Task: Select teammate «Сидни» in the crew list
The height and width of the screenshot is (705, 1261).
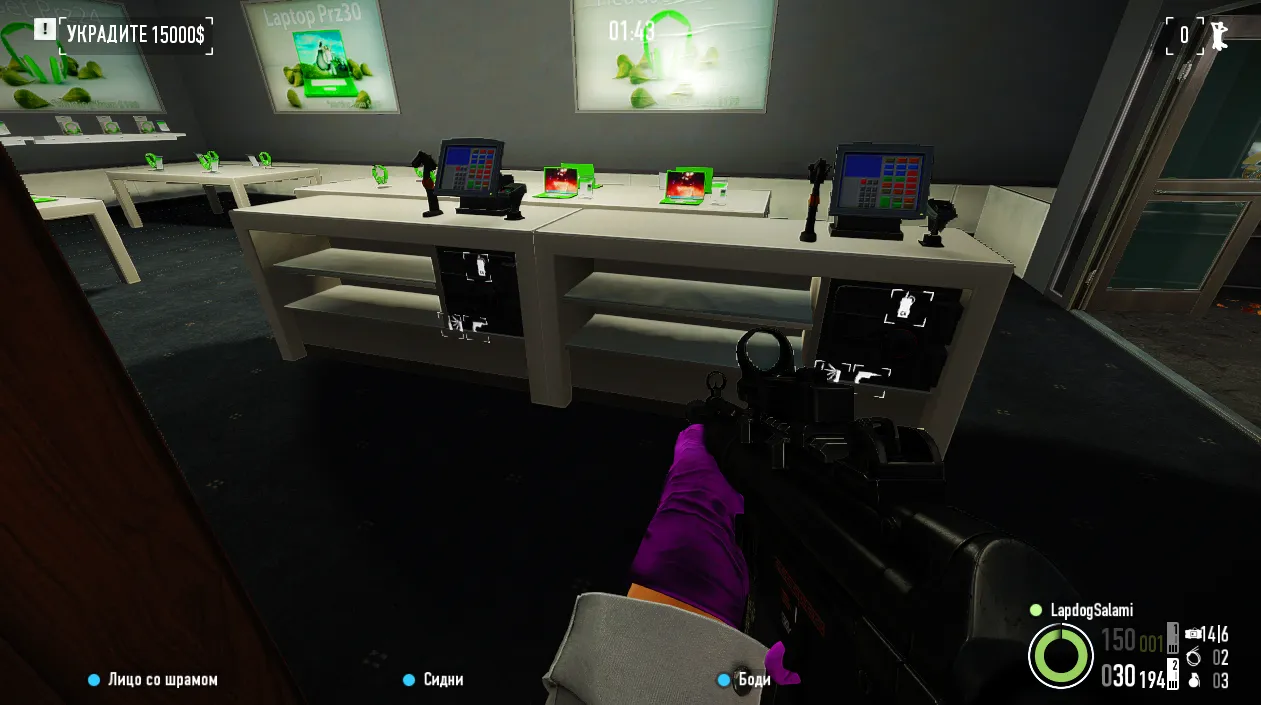Action: 443,680
